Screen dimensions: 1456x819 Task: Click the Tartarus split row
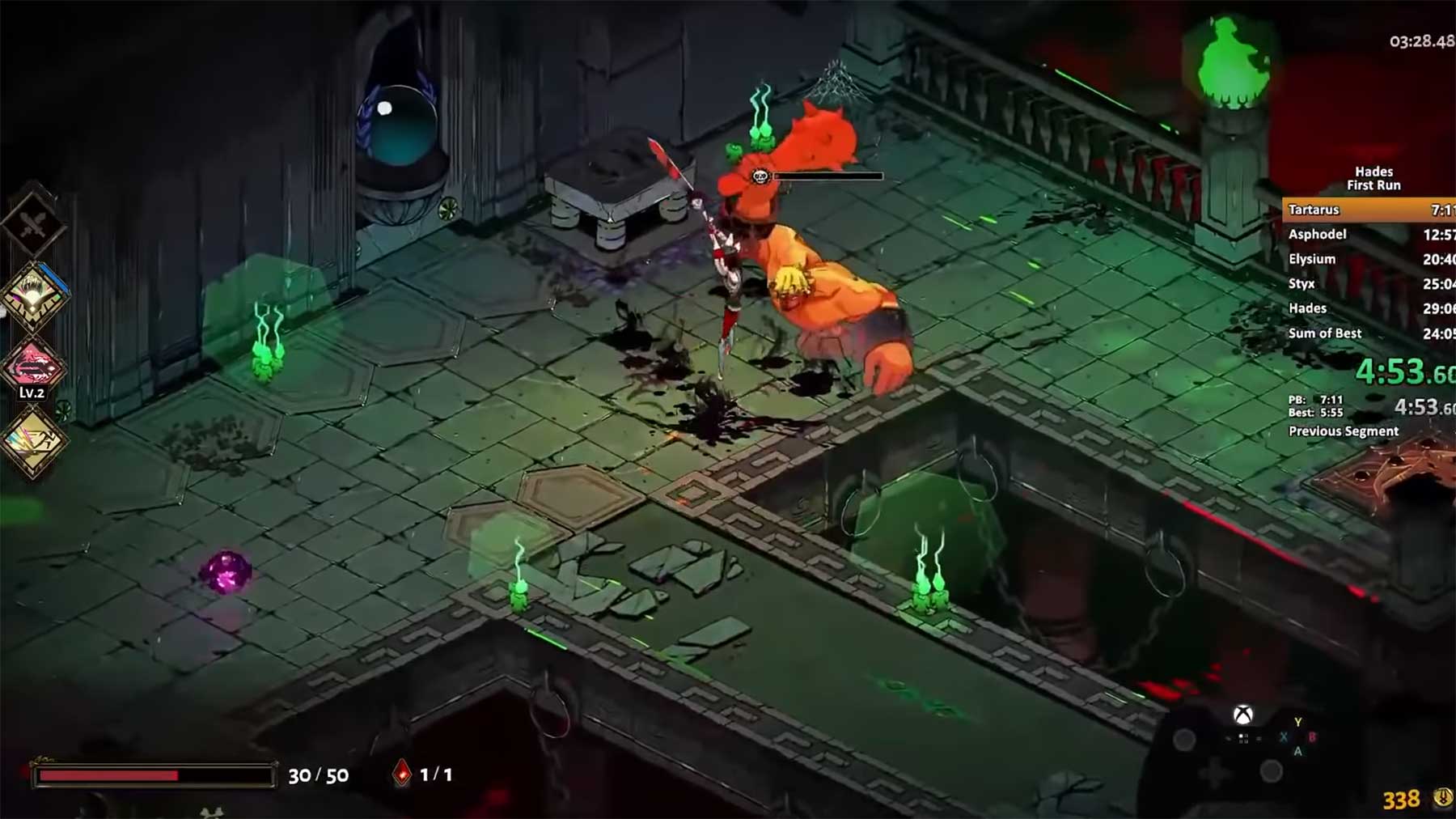(x=1369, y=210)
